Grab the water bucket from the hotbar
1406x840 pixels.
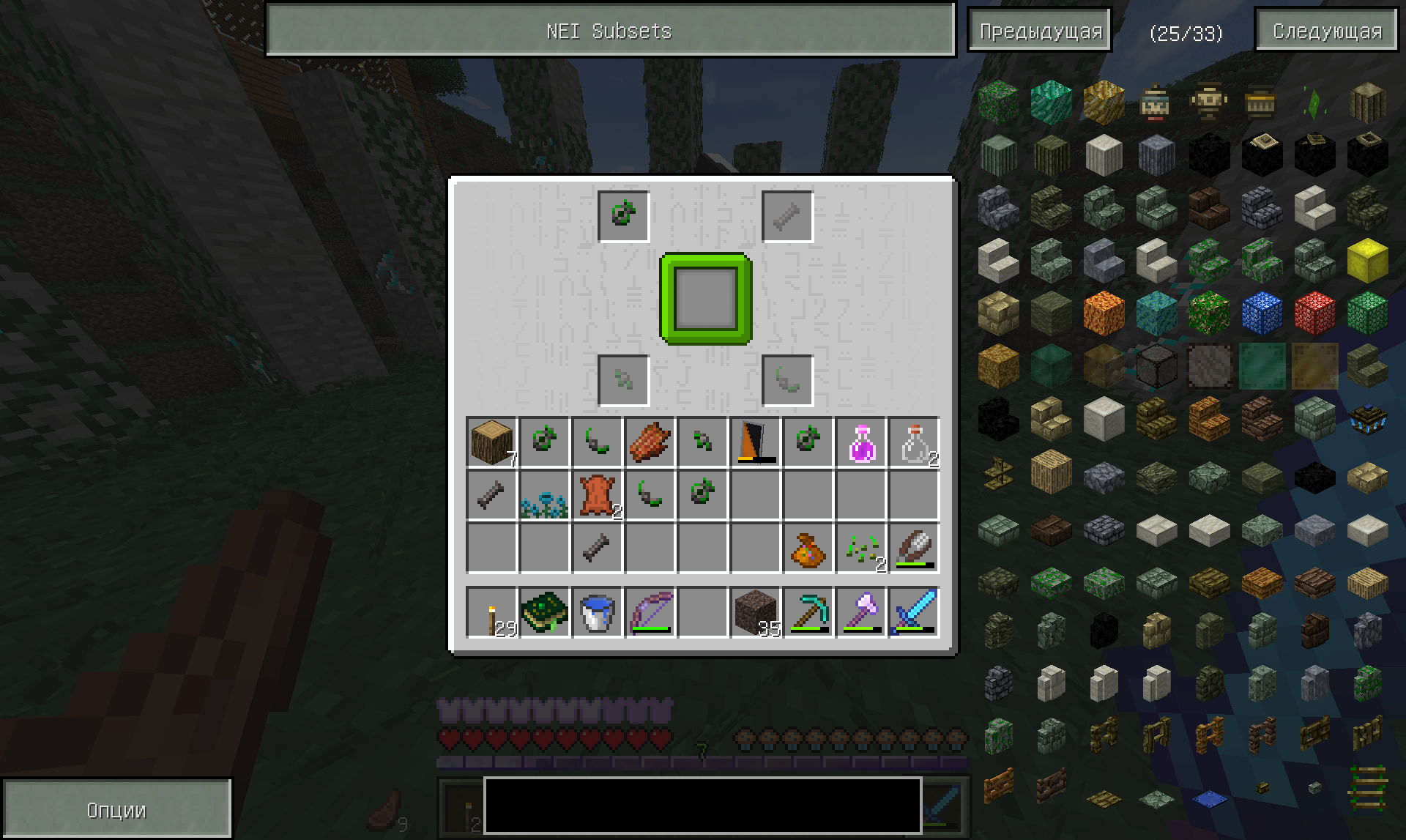596,612
